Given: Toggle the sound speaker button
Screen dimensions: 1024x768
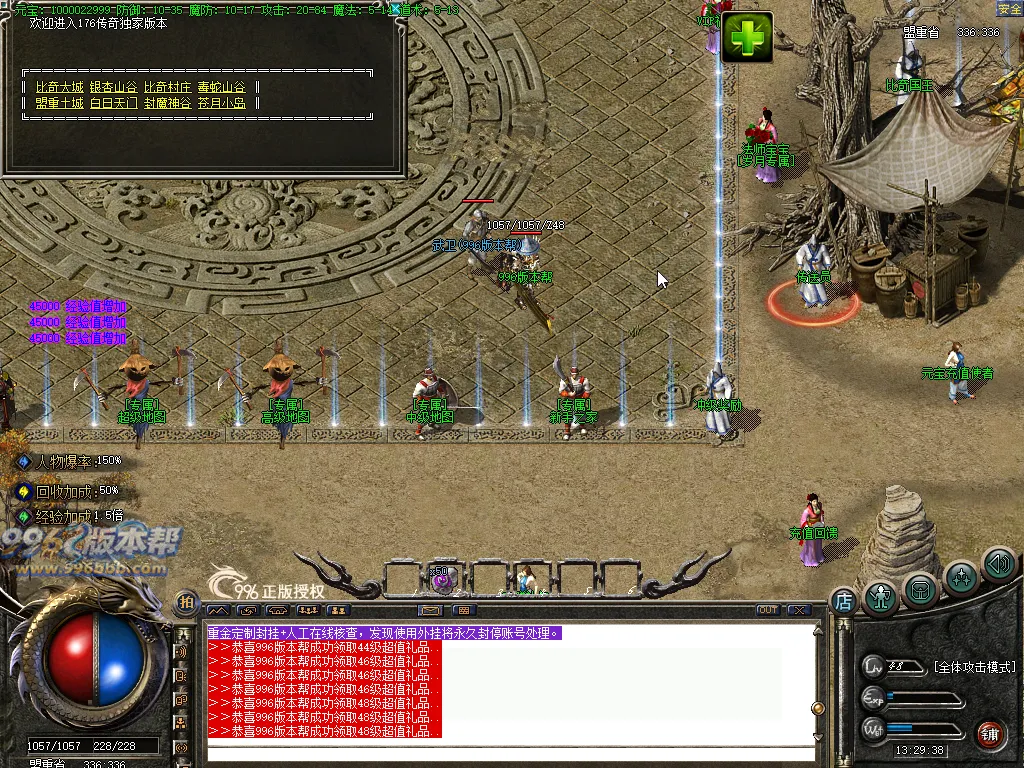Looking at the screenshot, I should (998, 563).
